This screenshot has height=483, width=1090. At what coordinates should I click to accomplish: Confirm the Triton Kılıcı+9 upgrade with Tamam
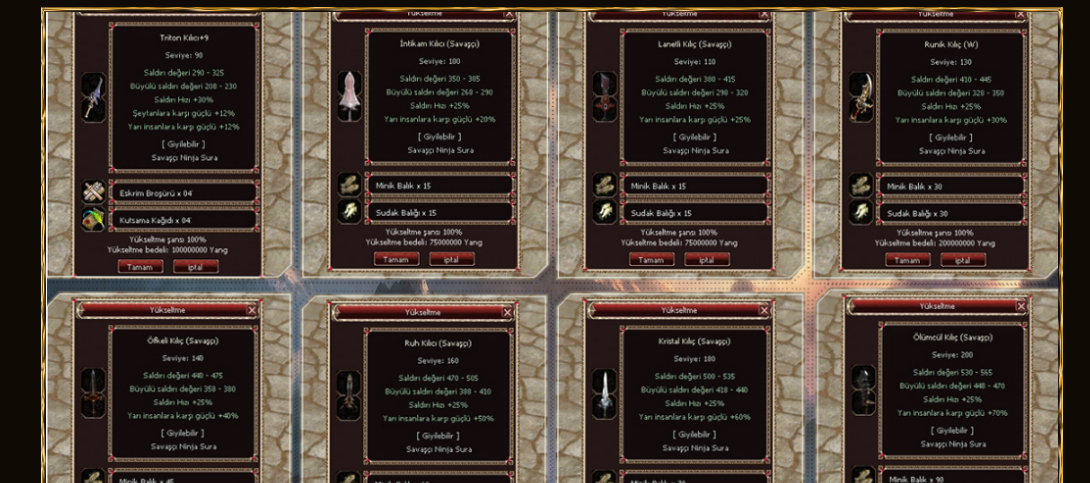140,267
